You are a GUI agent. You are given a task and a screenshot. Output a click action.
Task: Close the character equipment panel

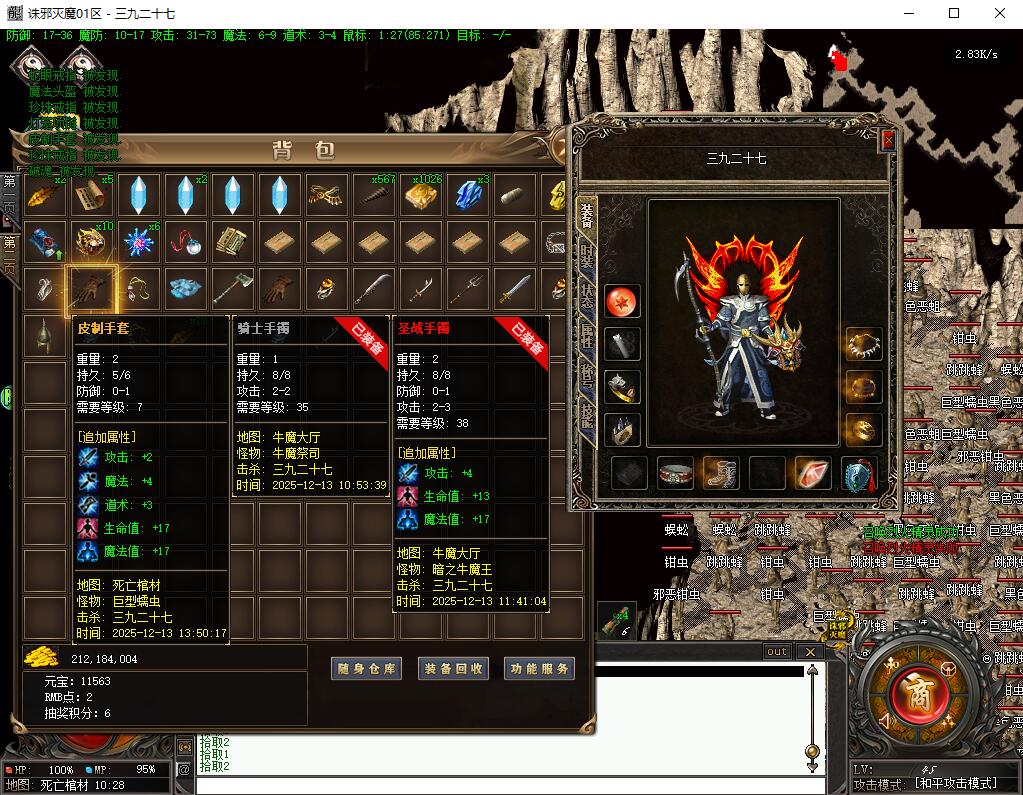[887, 141]
